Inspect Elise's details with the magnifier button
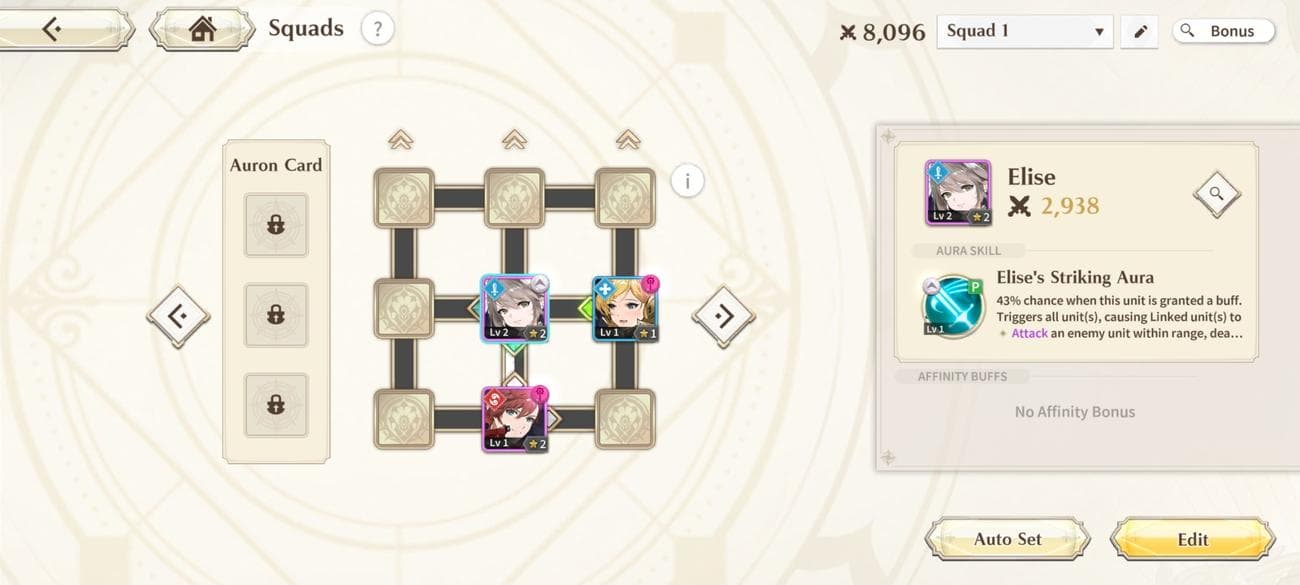The image size is (1300, 585). pyautogui.click(x=1216, y=194)
